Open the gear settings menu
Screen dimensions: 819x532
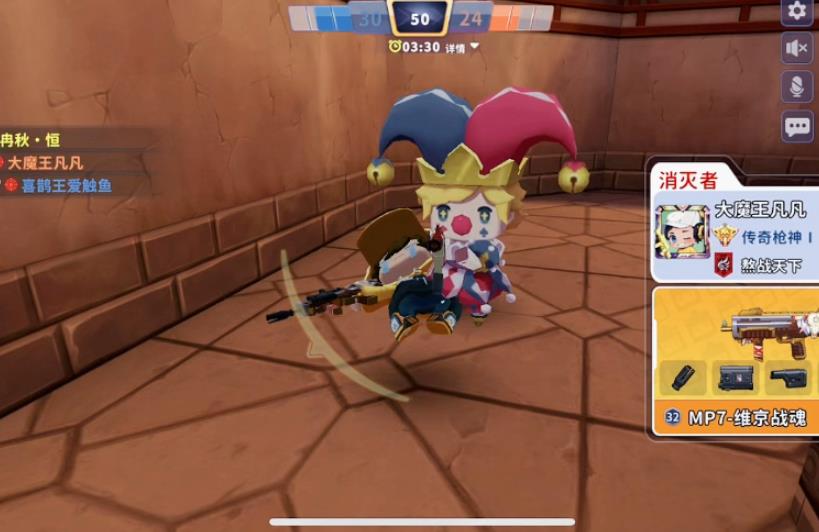coord(797,11)
